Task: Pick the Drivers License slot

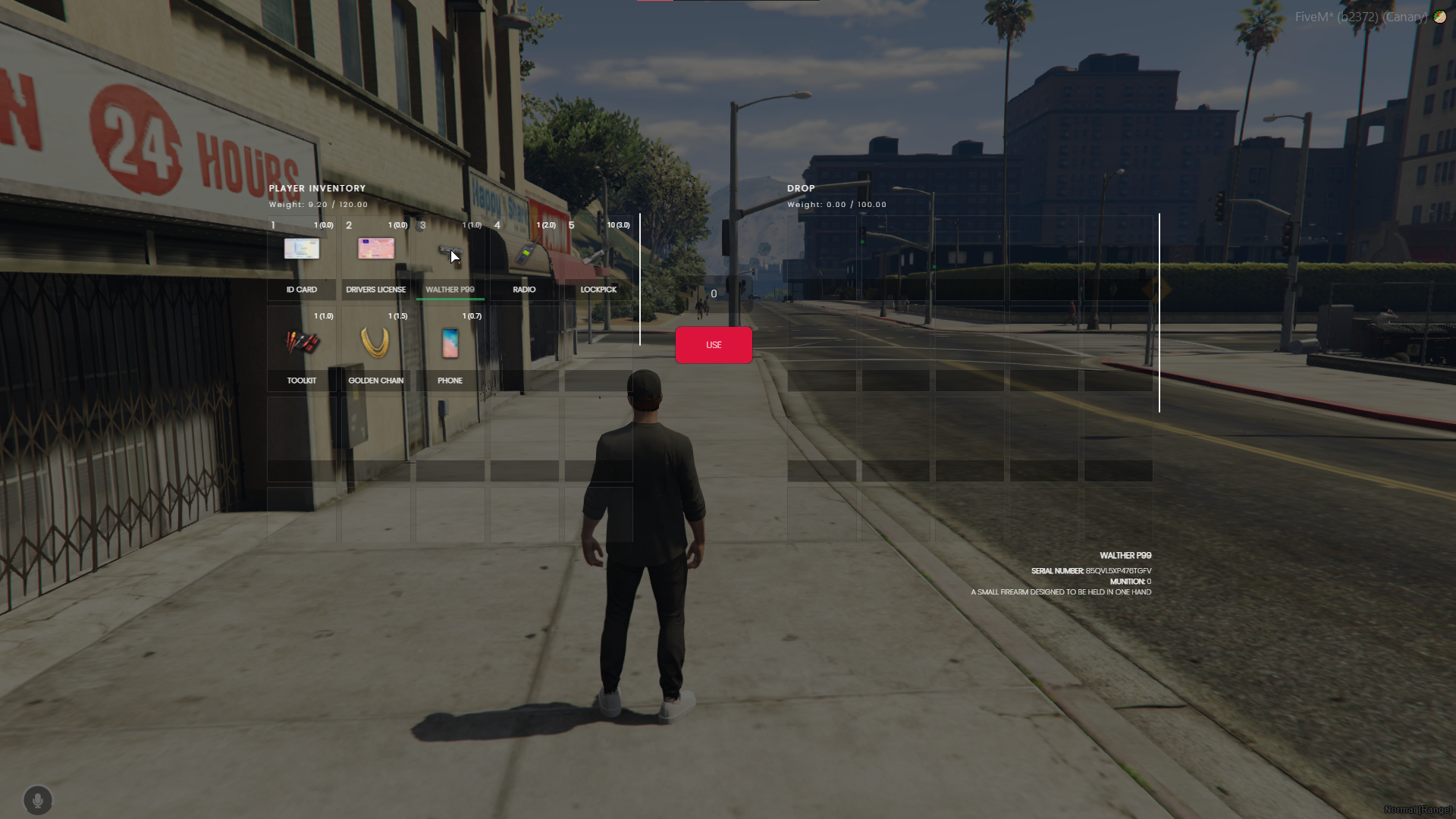Action: pyautogui.click(x=375, y=254)
